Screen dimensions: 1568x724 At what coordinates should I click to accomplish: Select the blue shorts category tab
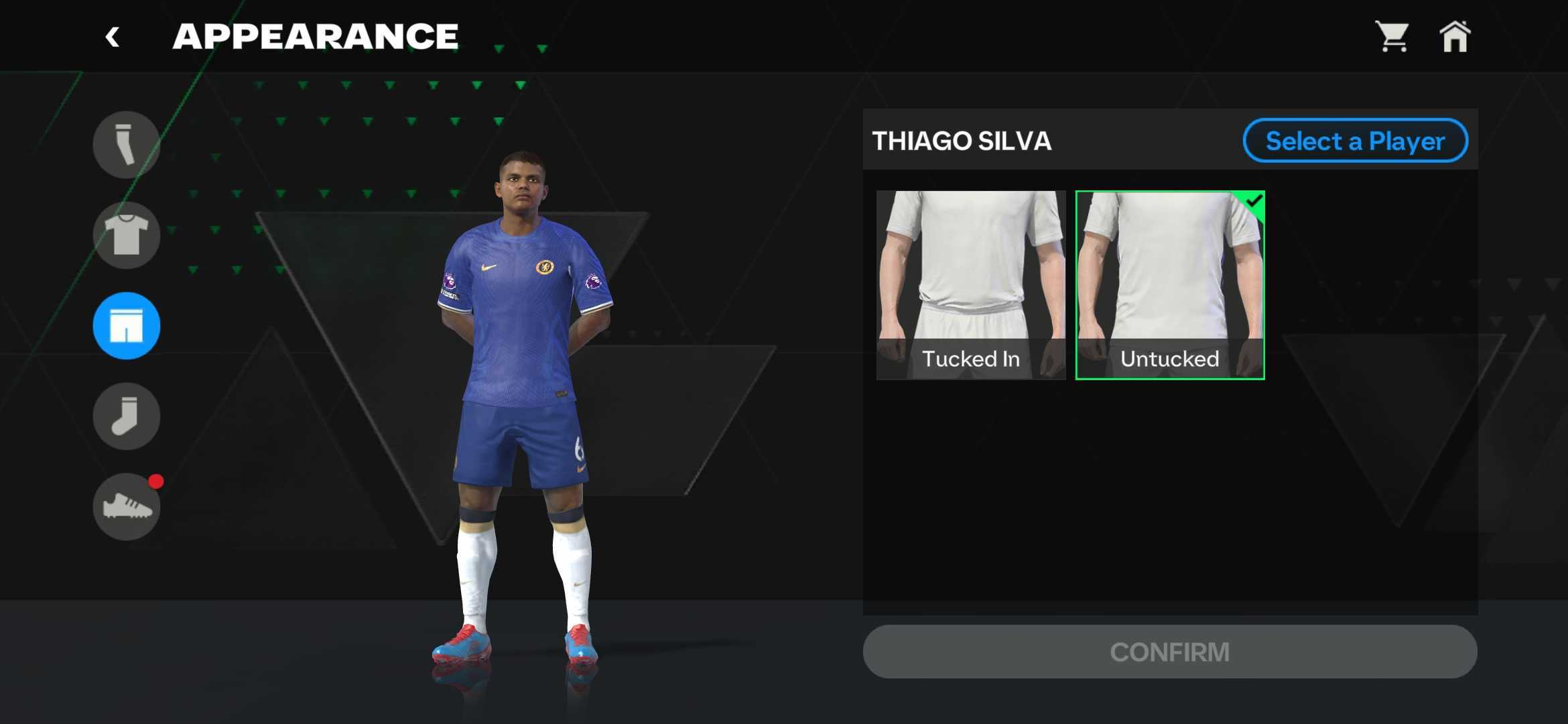(126, 326)
